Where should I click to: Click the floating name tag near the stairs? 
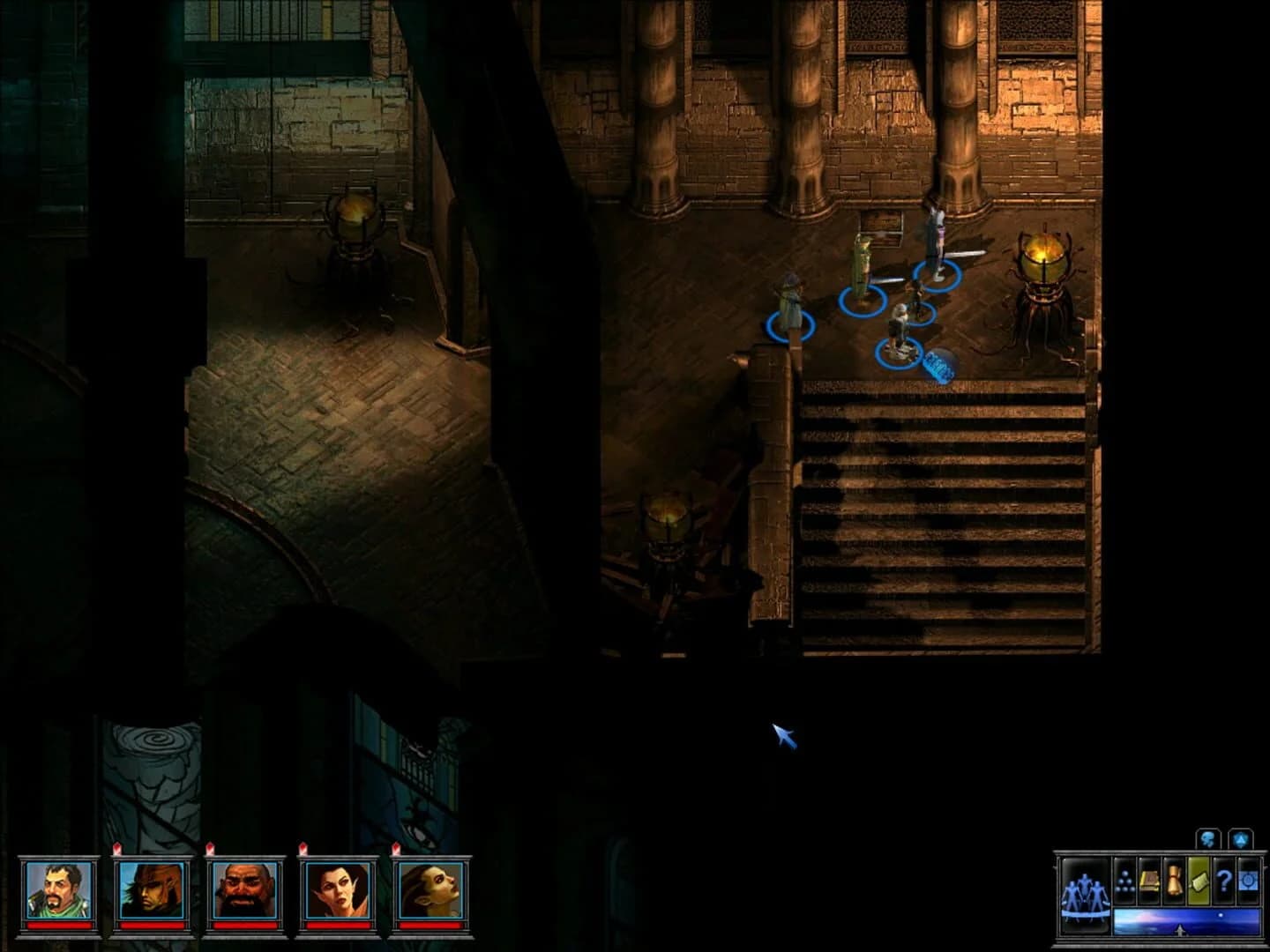tap(937, 364)
